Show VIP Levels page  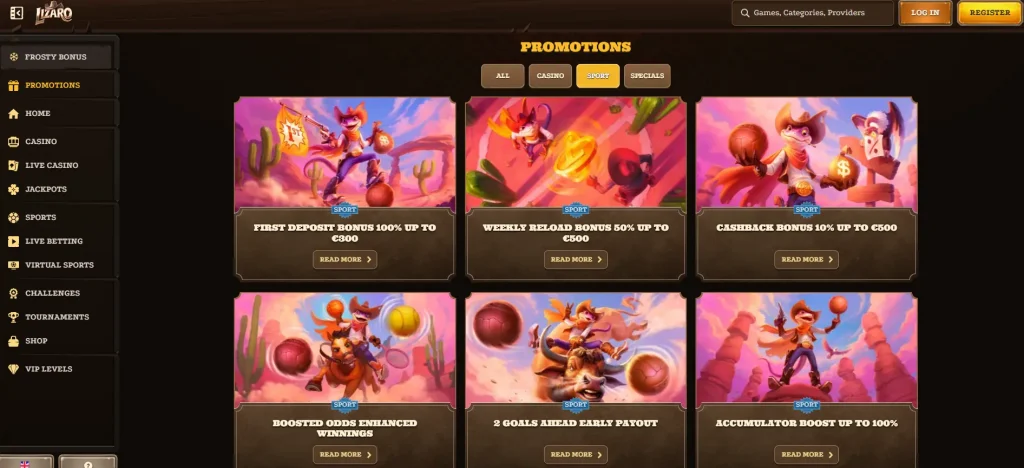(48, 369)
